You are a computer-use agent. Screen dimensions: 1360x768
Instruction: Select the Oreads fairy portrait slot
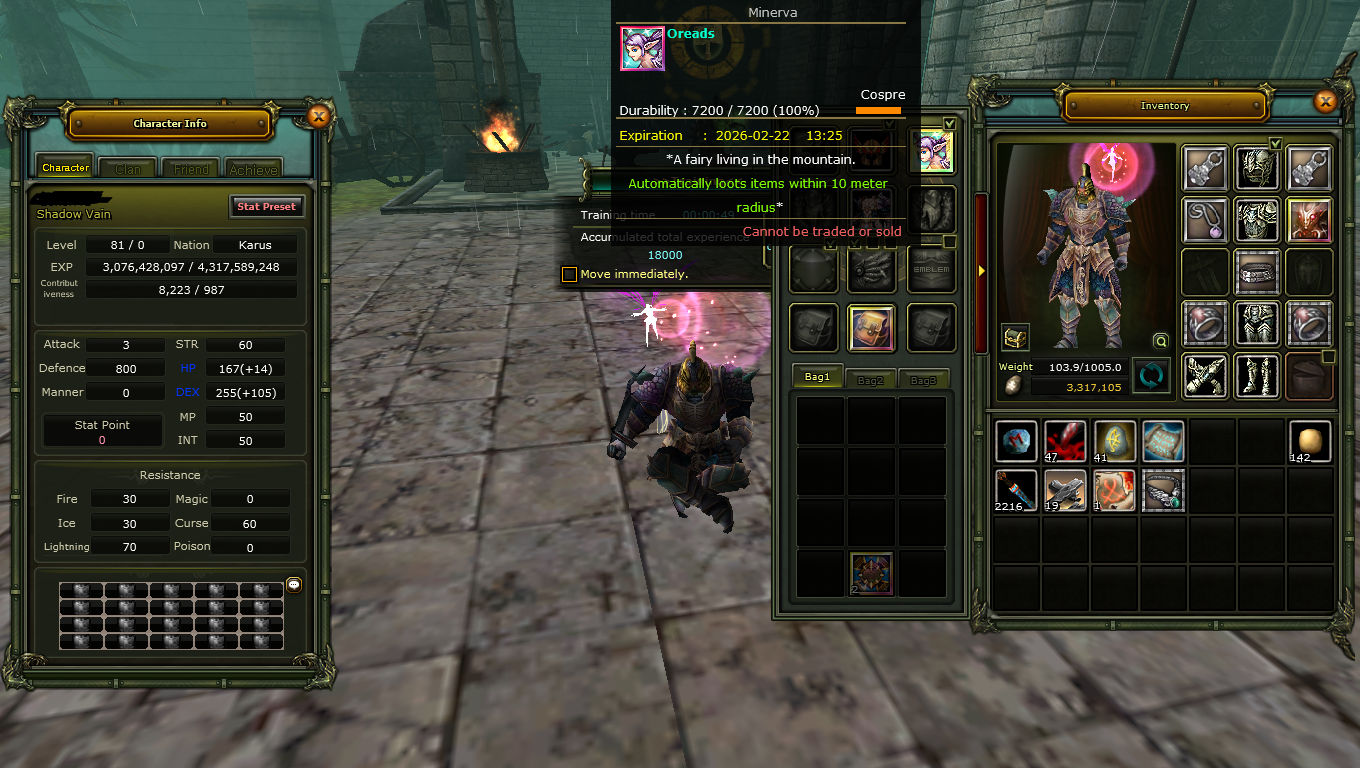click(x=931, y=151)
